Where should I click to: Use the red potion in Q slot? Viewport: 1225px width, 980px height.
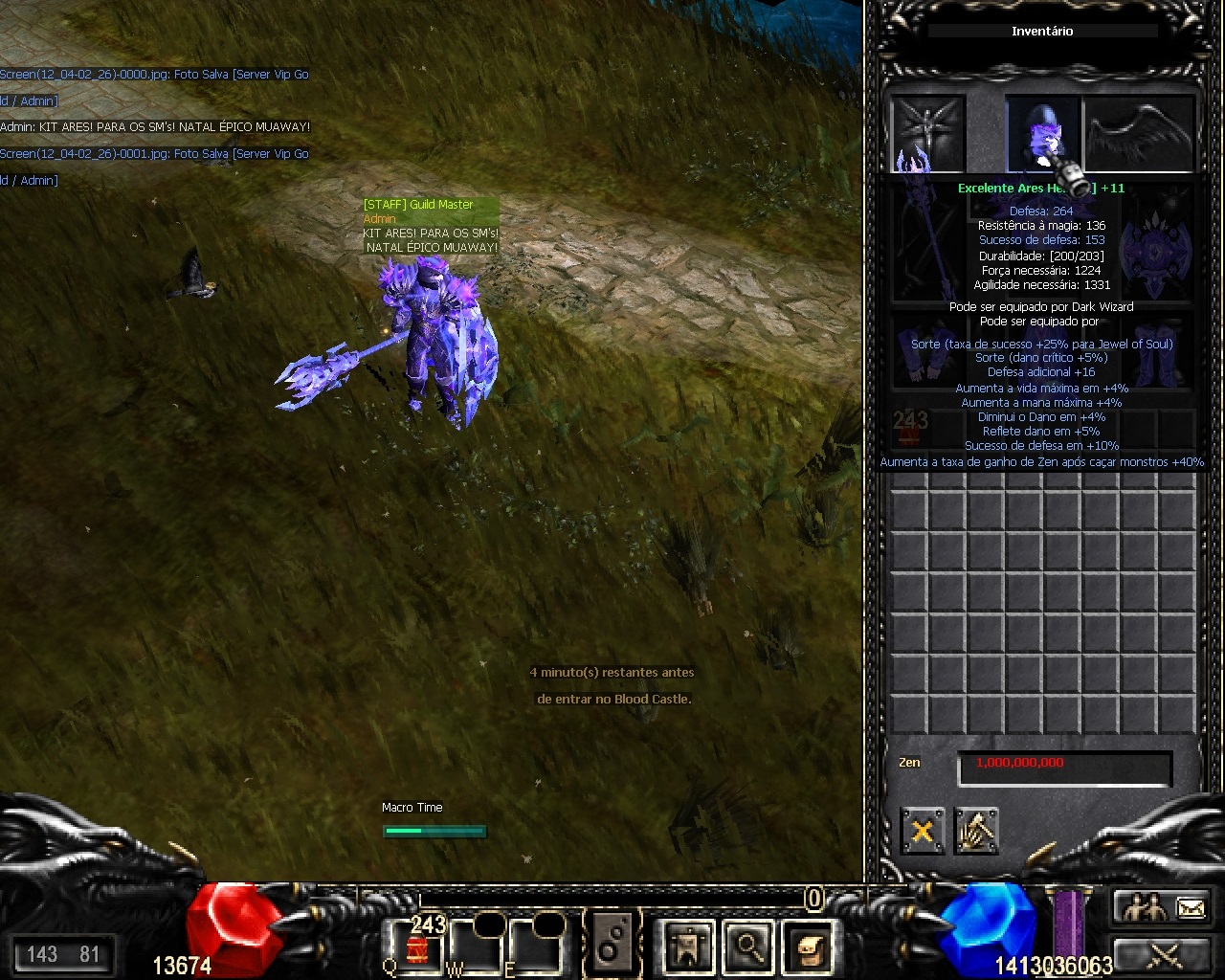(x=418, y=947)
